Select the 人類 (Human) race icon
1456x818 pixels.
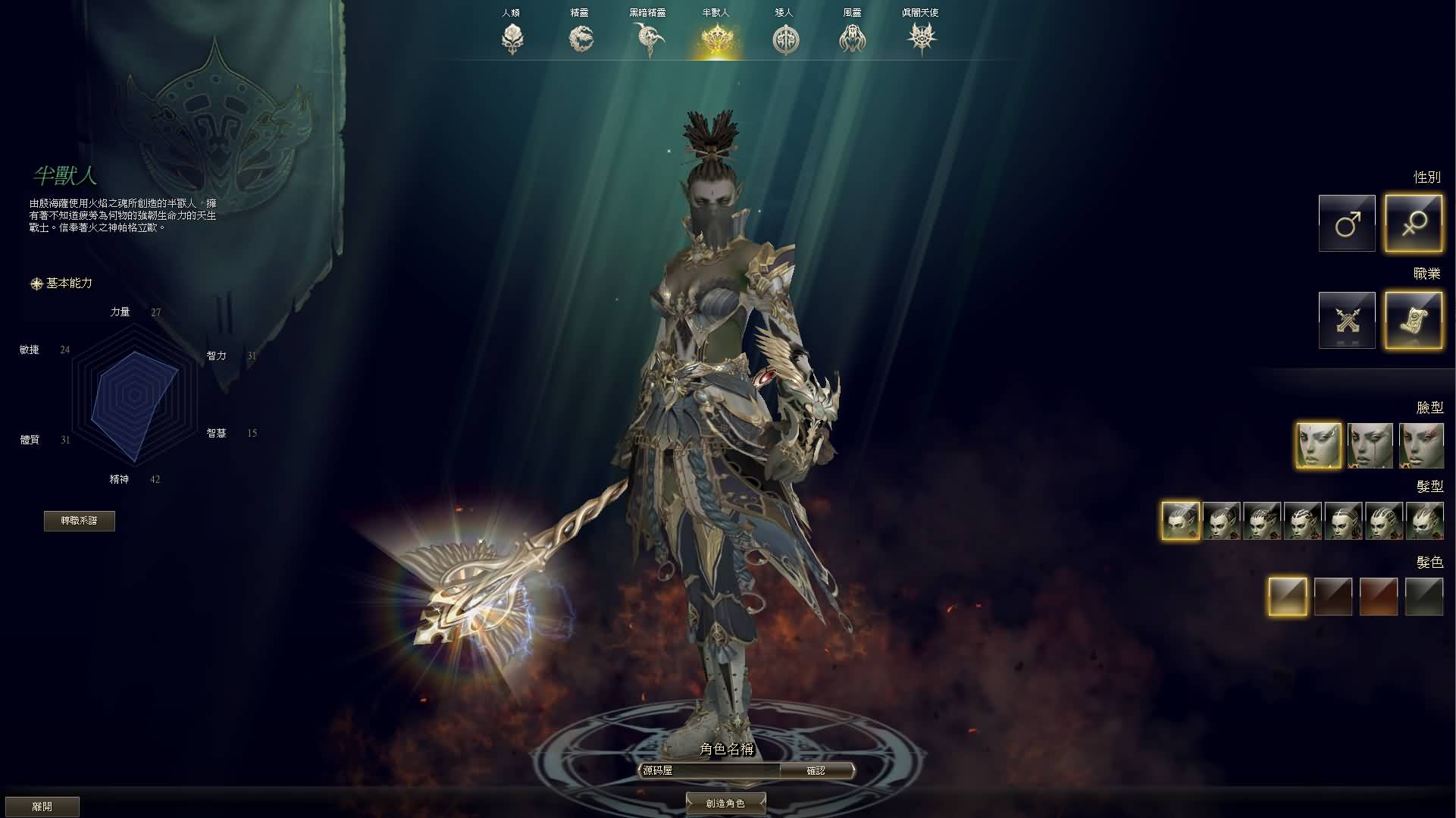tap(512, 38)
